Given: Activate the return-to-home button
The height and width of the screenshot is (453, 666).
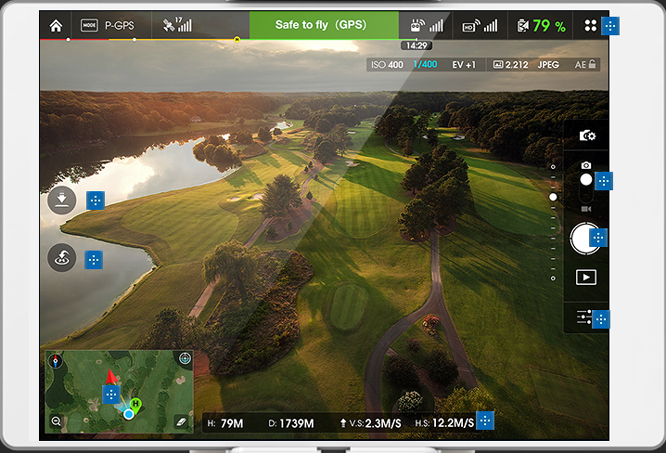Looking at the screenshot, I should [62, 258].
